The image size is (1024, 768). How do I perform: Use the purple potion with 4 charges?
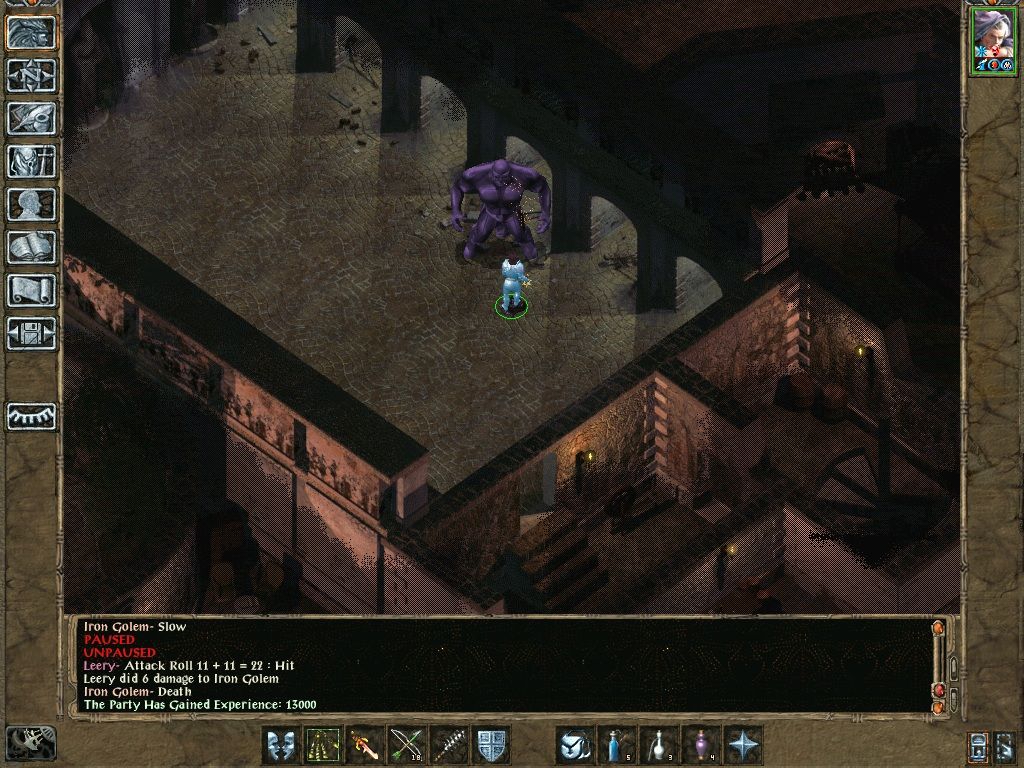pyautogui.click(x=701, y=745)
